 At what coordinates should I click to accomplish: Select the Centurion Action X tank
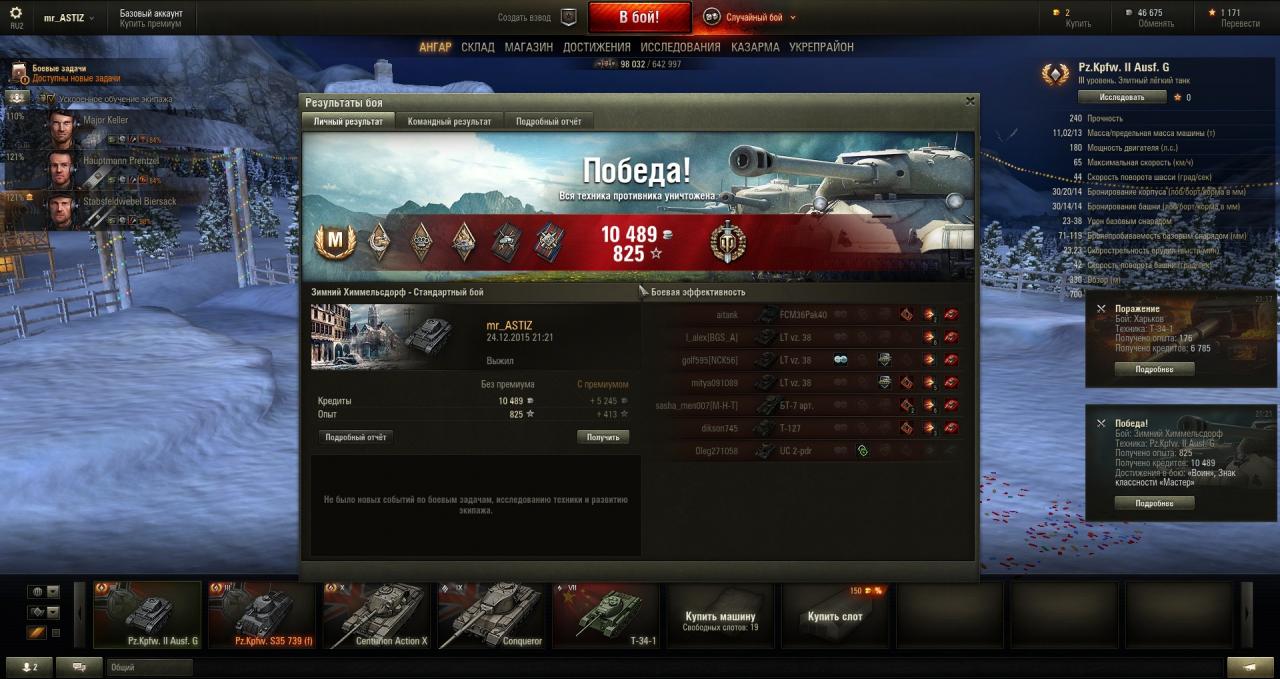pos(377,614)
